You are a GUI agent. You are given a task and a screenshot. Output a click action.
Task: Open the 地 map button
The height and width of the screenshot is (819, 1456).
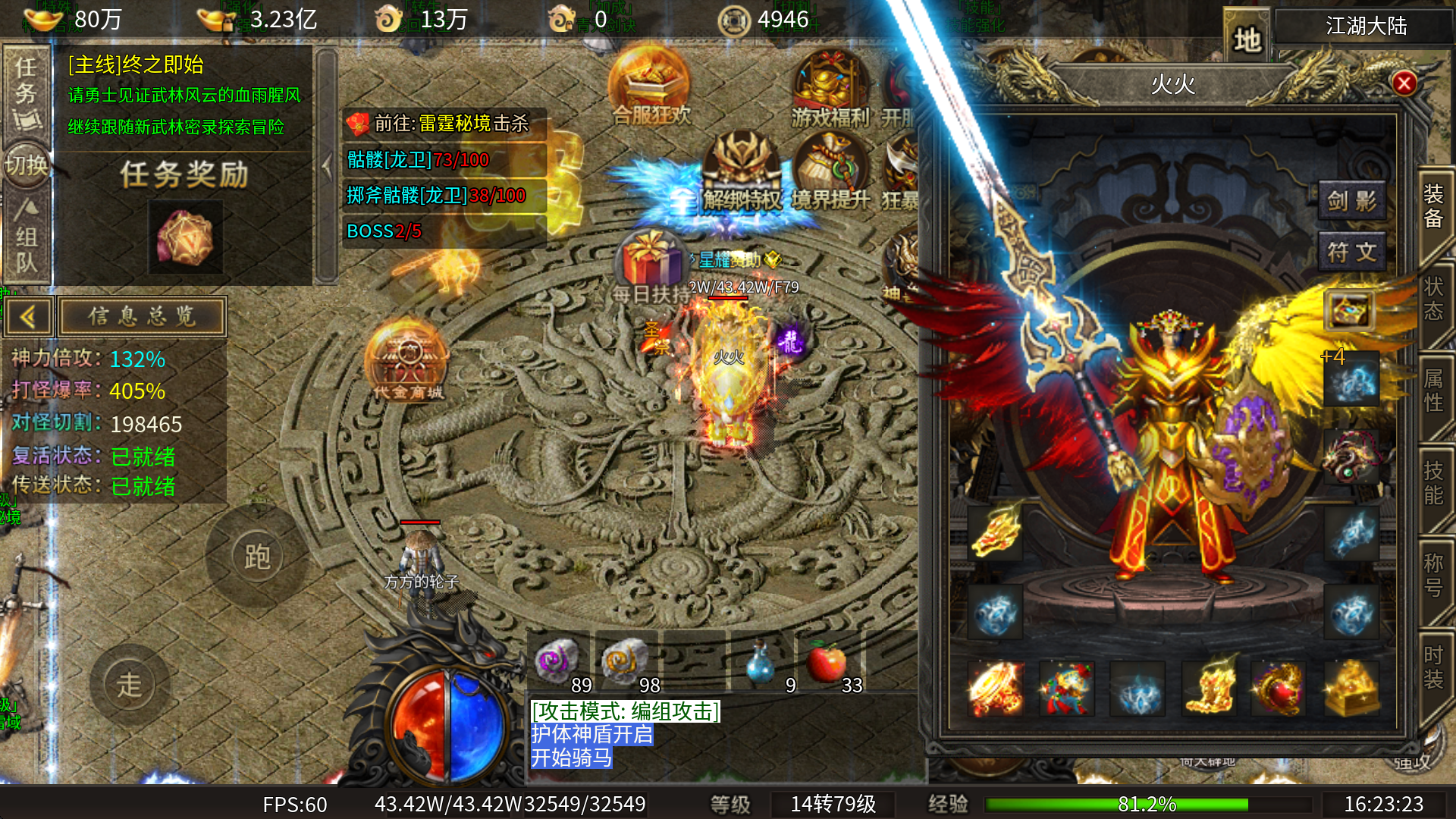pos(1246,39)
